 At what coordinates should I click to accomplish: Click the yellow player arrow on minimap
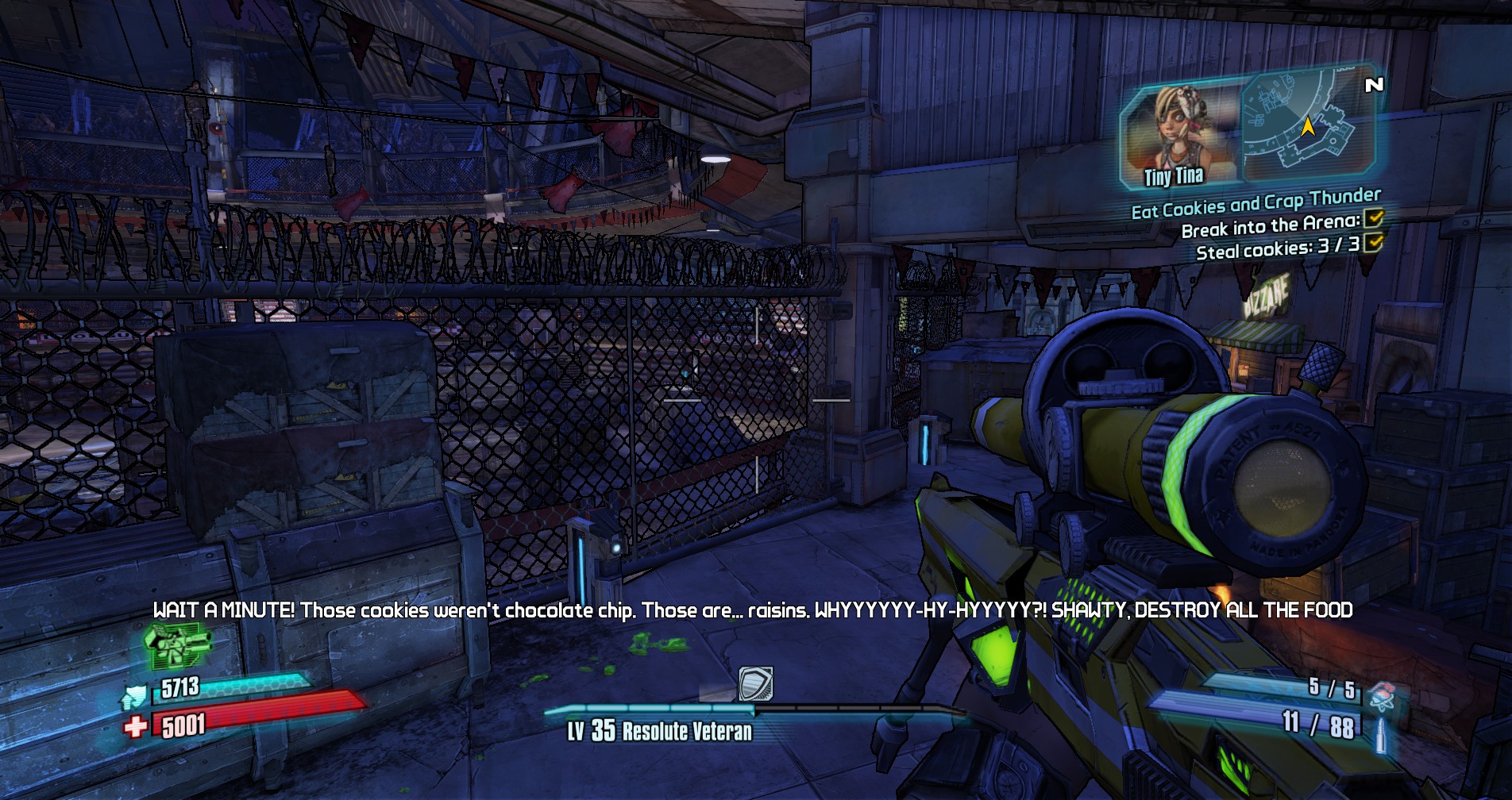click(1308, 126)
